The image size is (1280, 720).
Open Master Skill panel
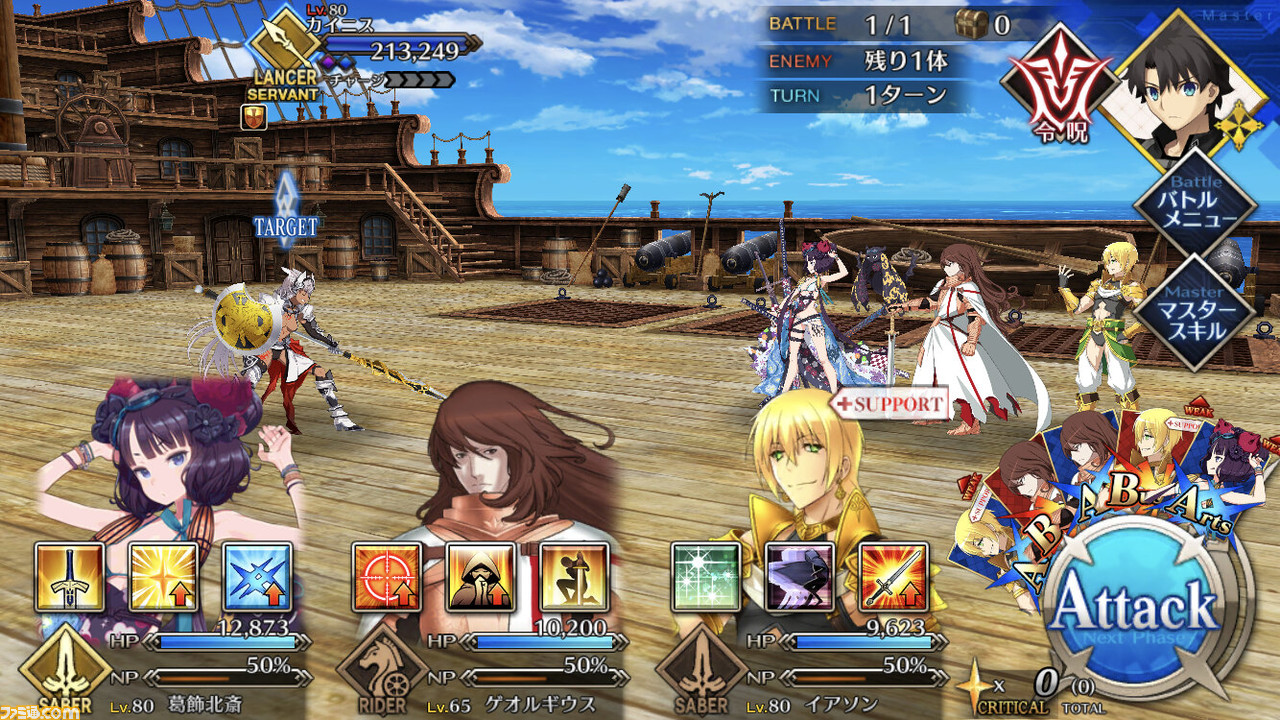tap(1194, 311)
